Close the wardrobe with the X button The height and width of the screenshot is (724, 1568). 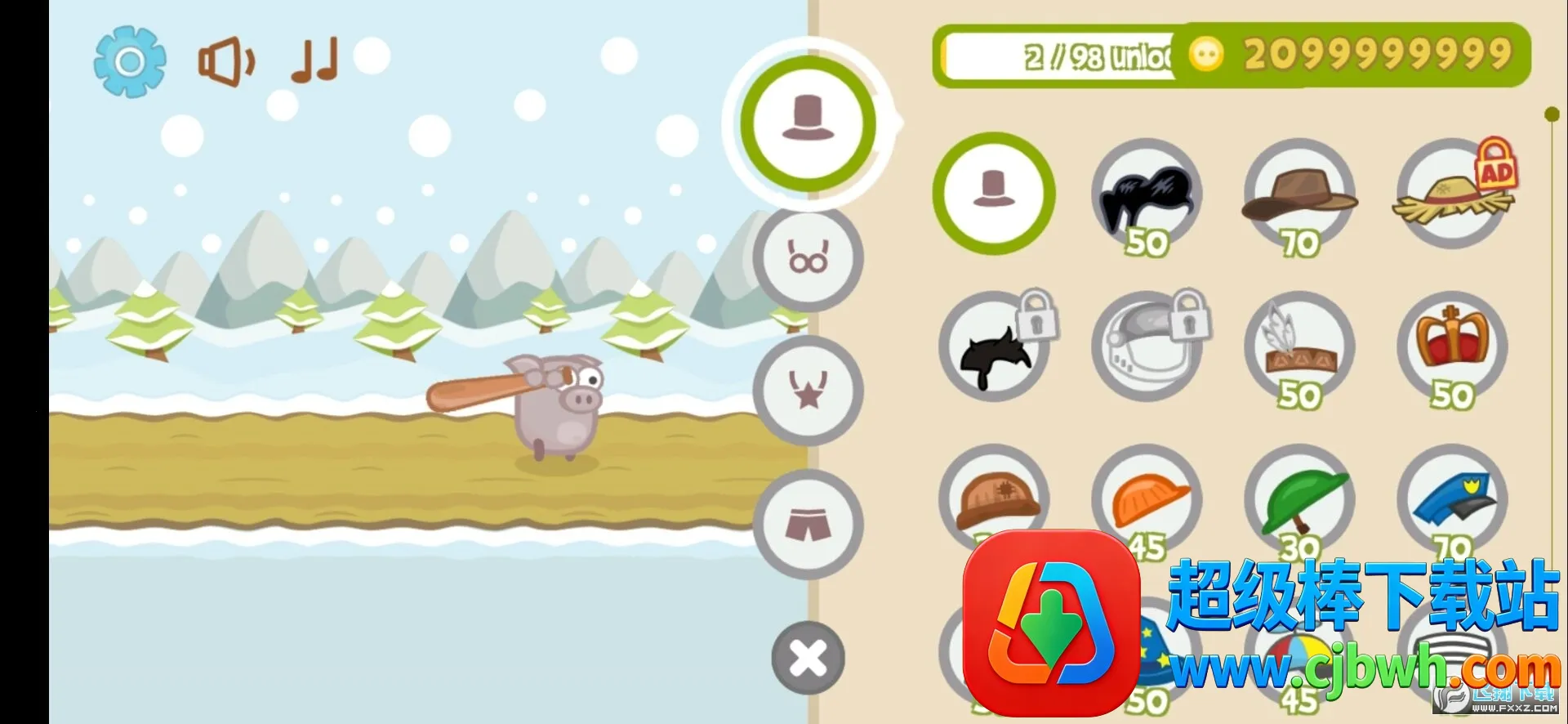tap(808, 658)
